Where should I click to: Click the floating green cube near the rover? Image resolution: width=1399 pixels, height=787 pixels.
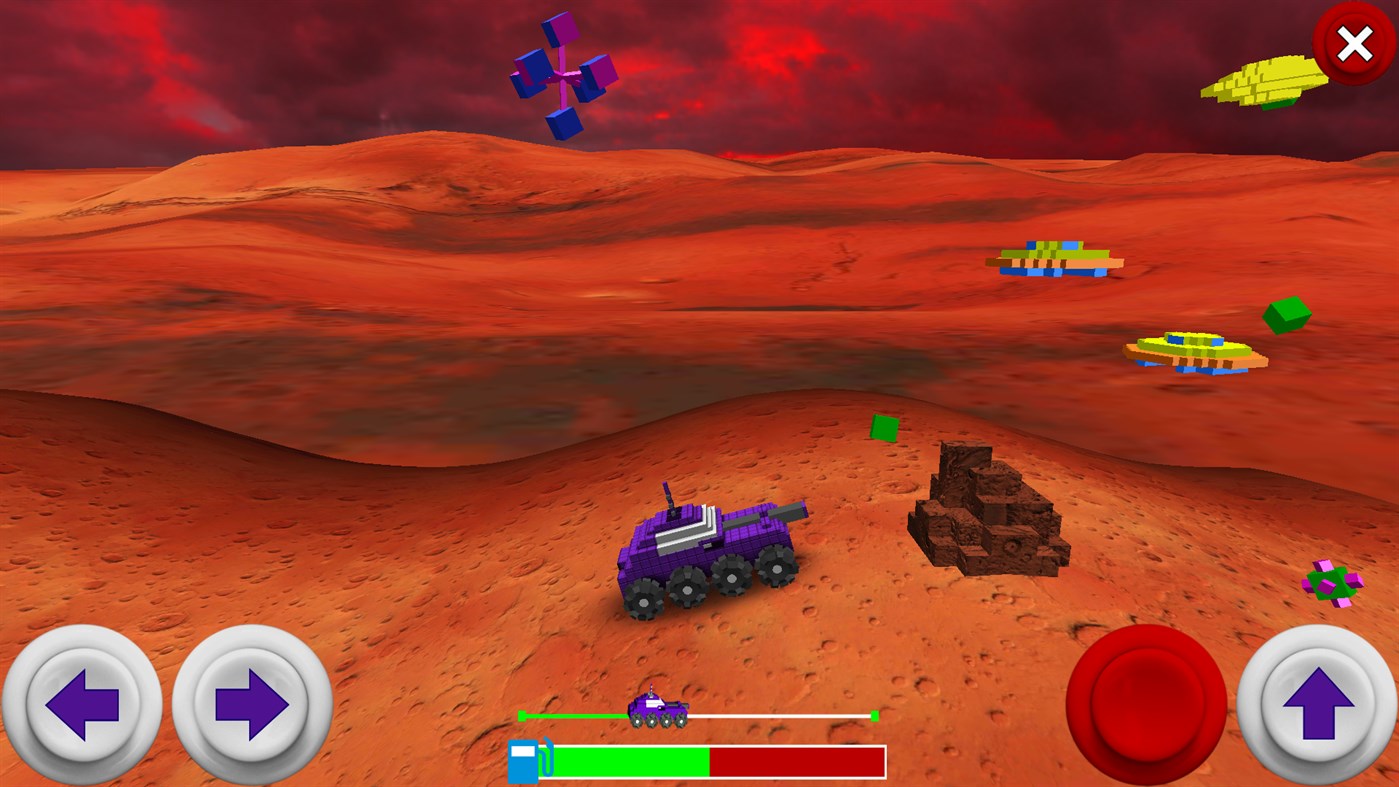885,428
